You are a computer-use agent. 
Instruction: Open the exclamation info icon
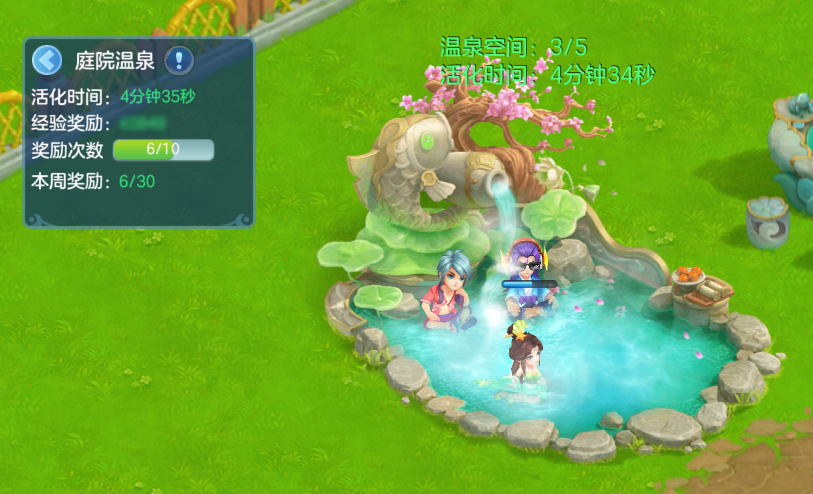[179, 60]
